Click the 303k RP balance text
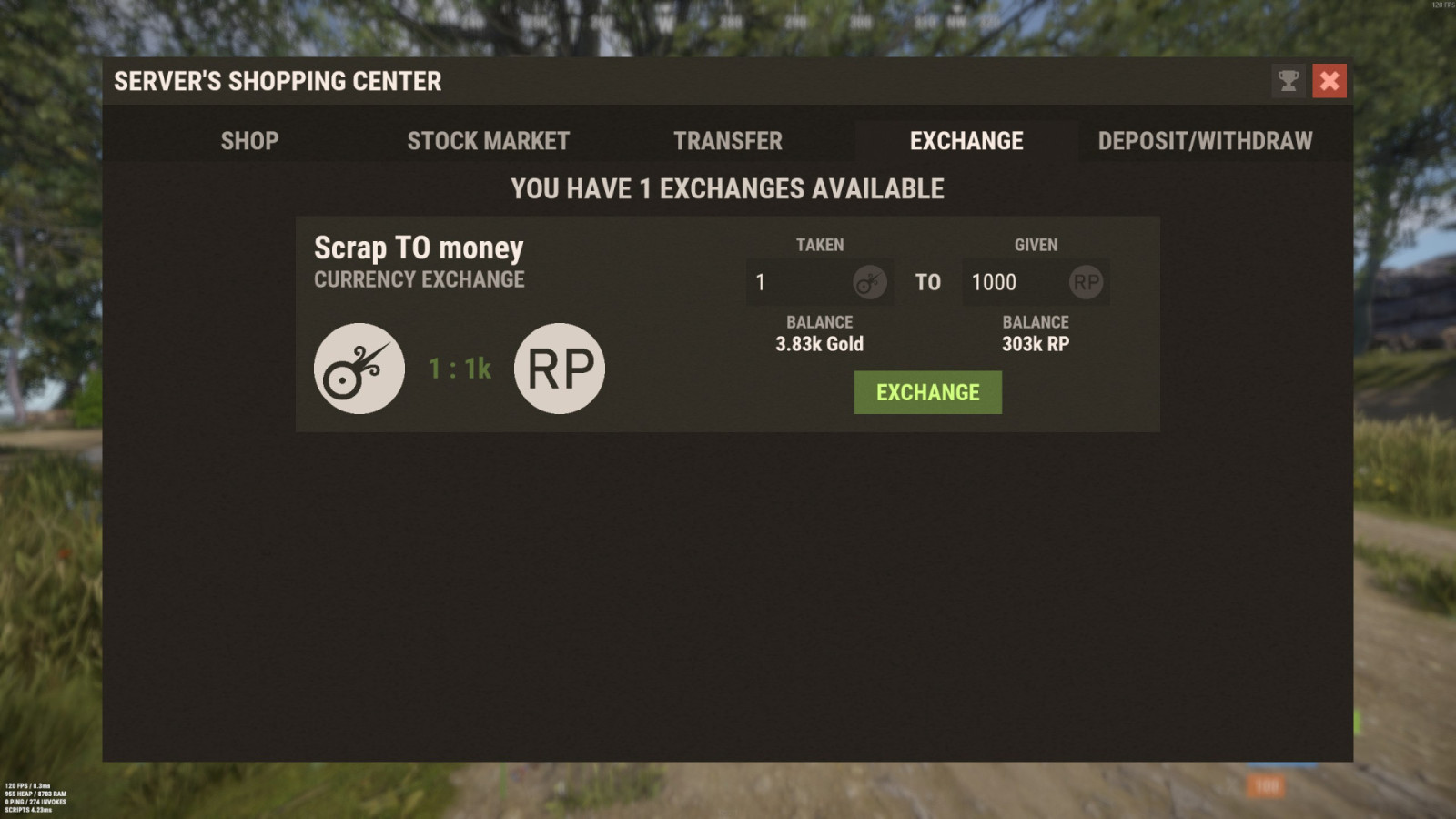1456x819 pixels. point(1036,344)
